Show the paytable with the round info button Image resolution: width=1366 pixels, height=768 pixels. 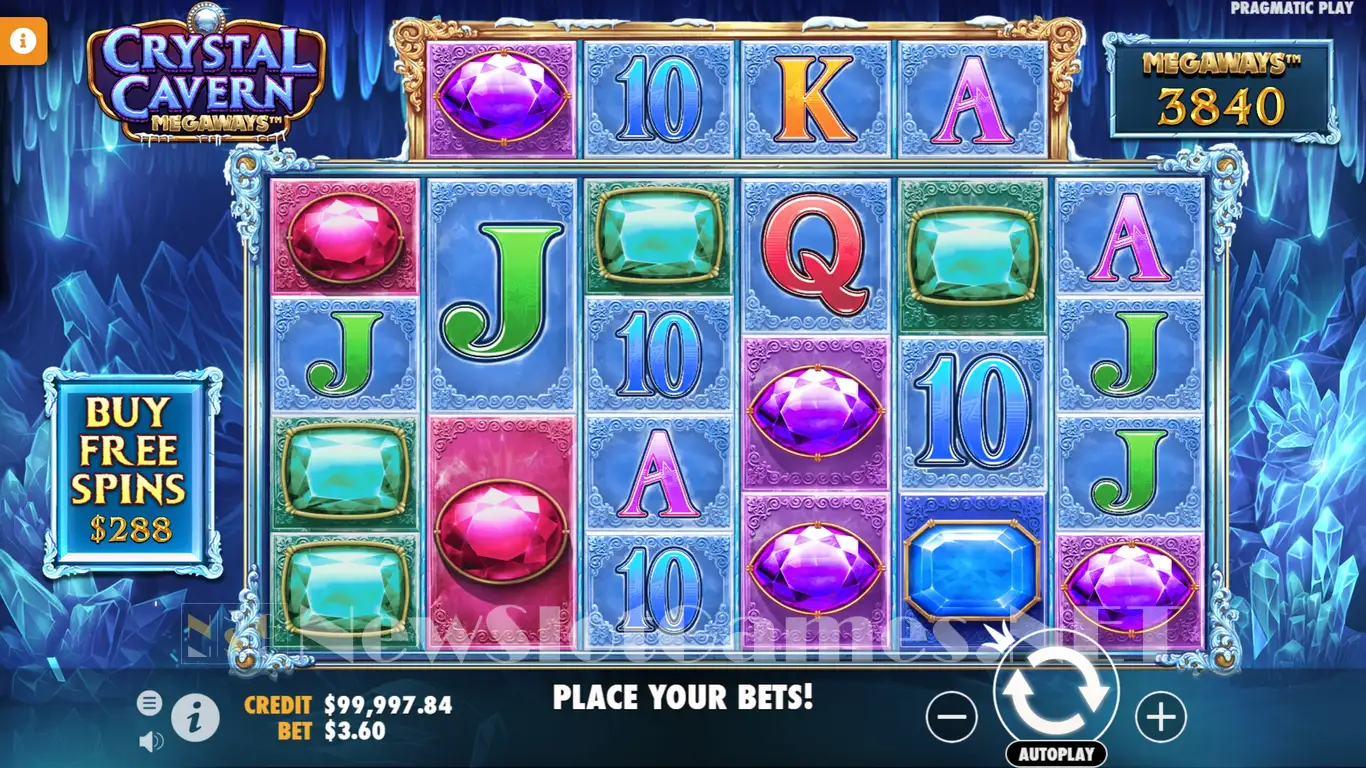(x=196, y=716)
